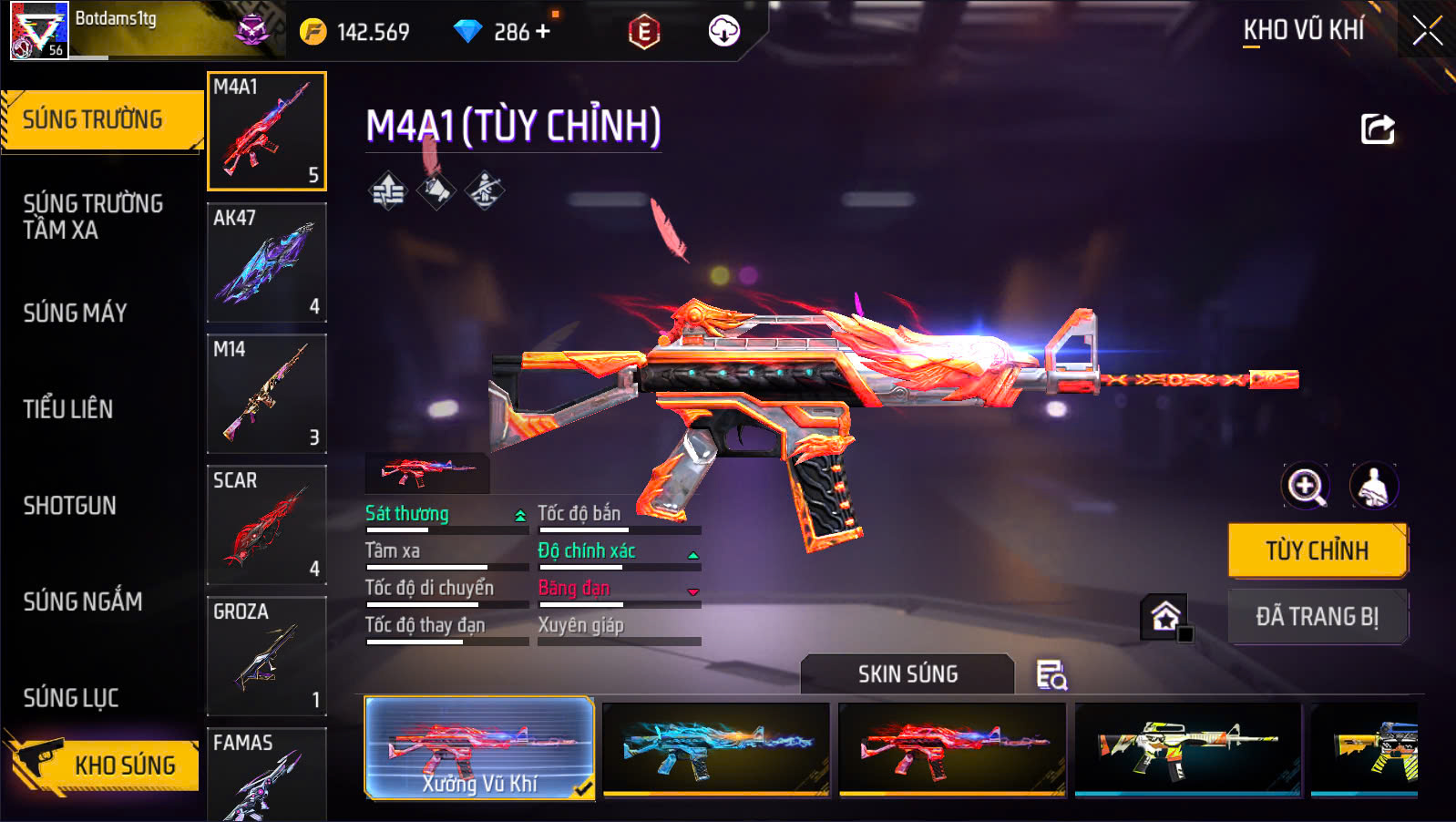This screenshot has height=822, width=1456.
Task: Select the SCAR weapon tile
Action: pos(267,525)
